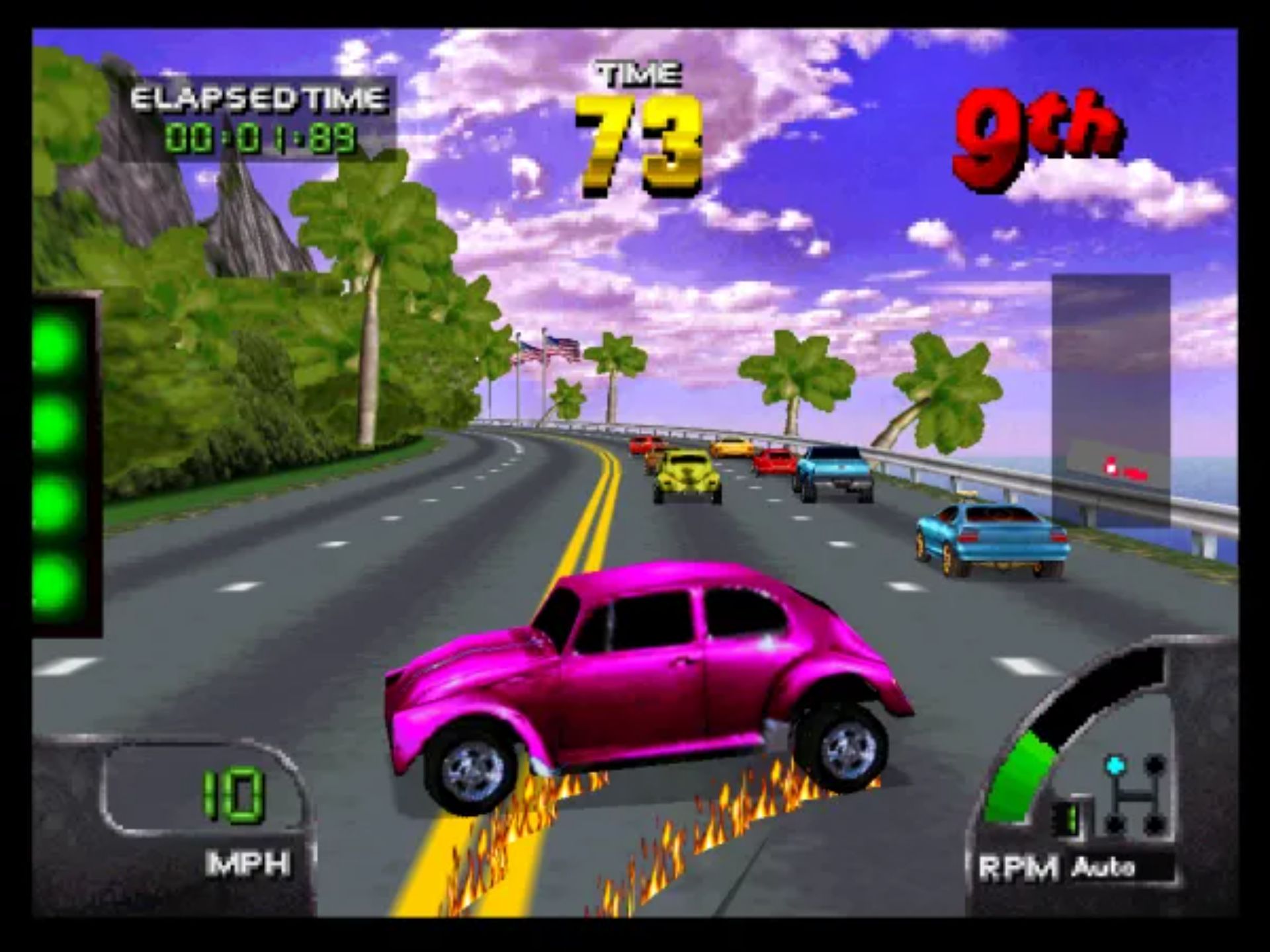
Task: Click the green starting lights column
Action: pos(65,465)
